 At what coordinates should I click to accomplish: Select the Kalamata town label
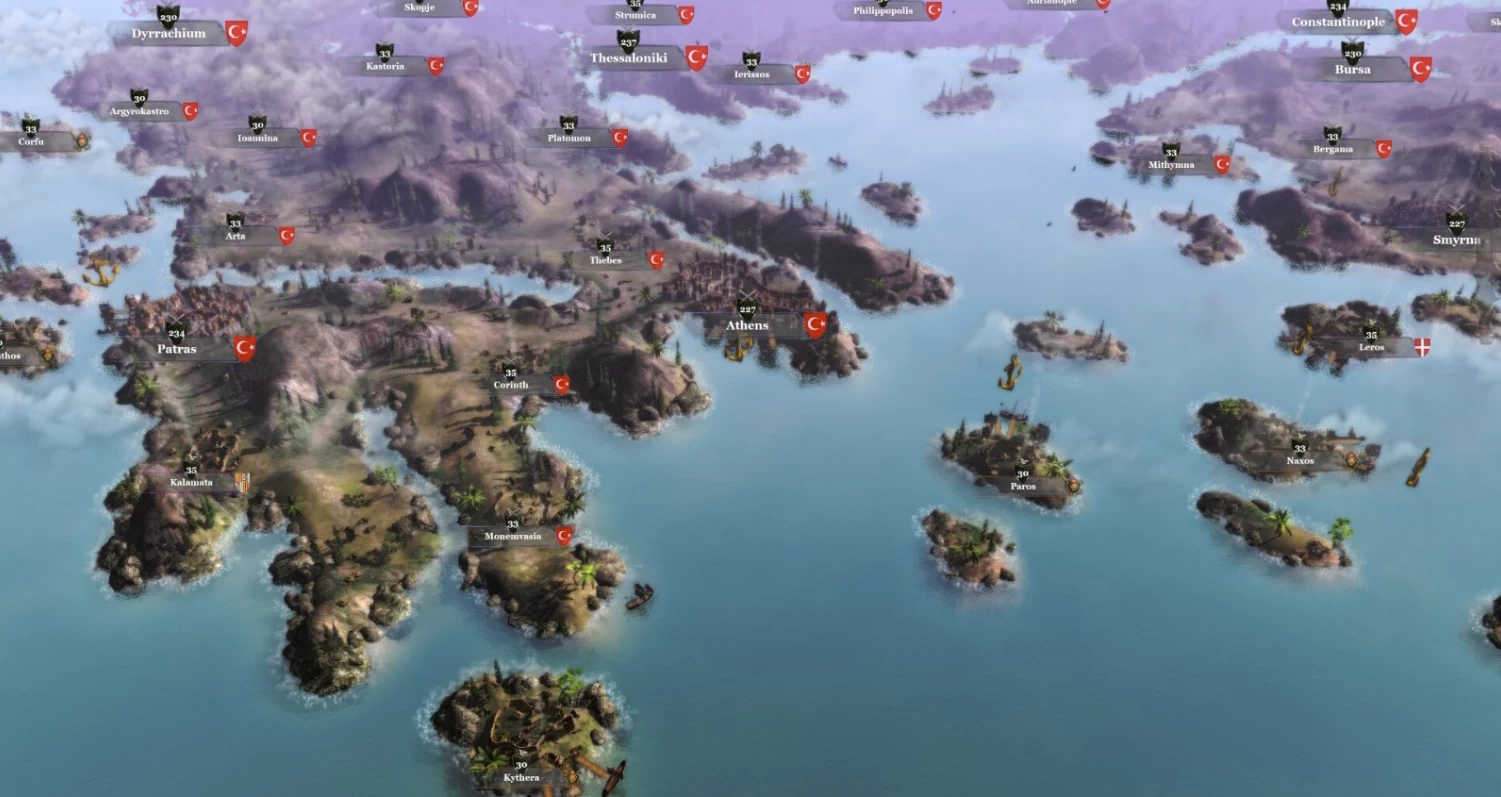(x=192, y=482)
